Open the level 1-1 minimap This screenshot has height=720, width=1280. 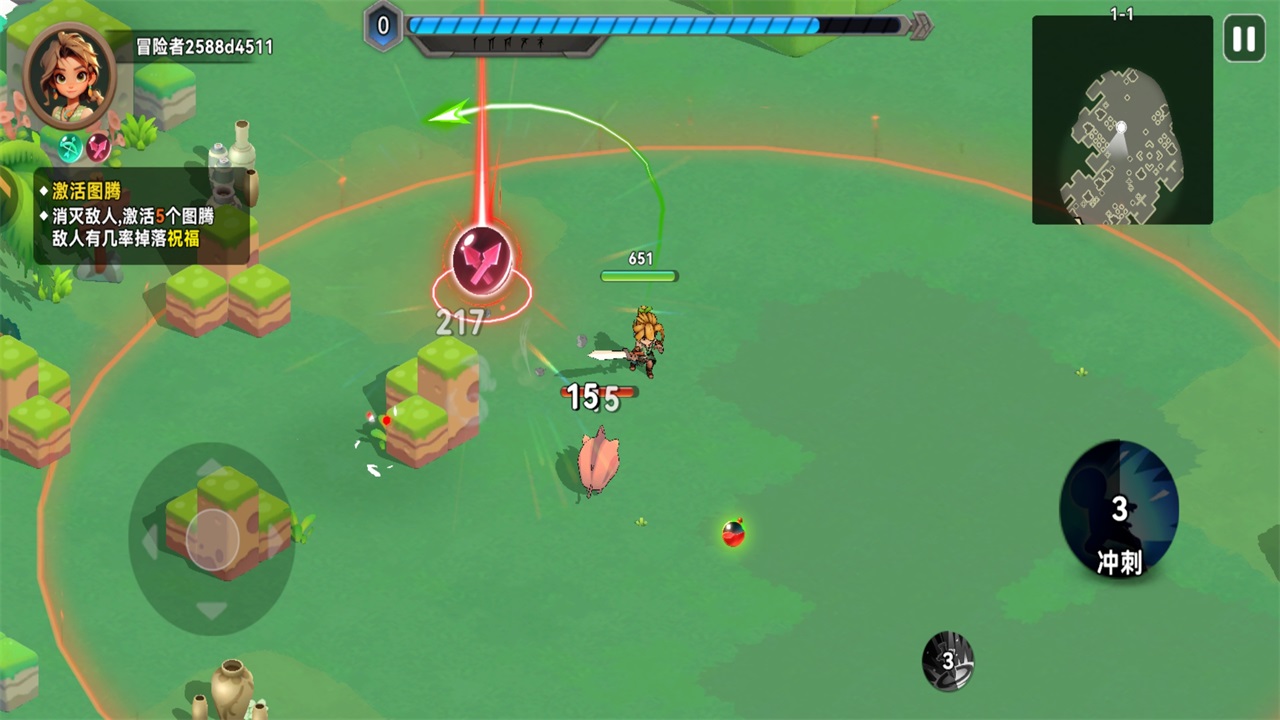[1122, 120]
